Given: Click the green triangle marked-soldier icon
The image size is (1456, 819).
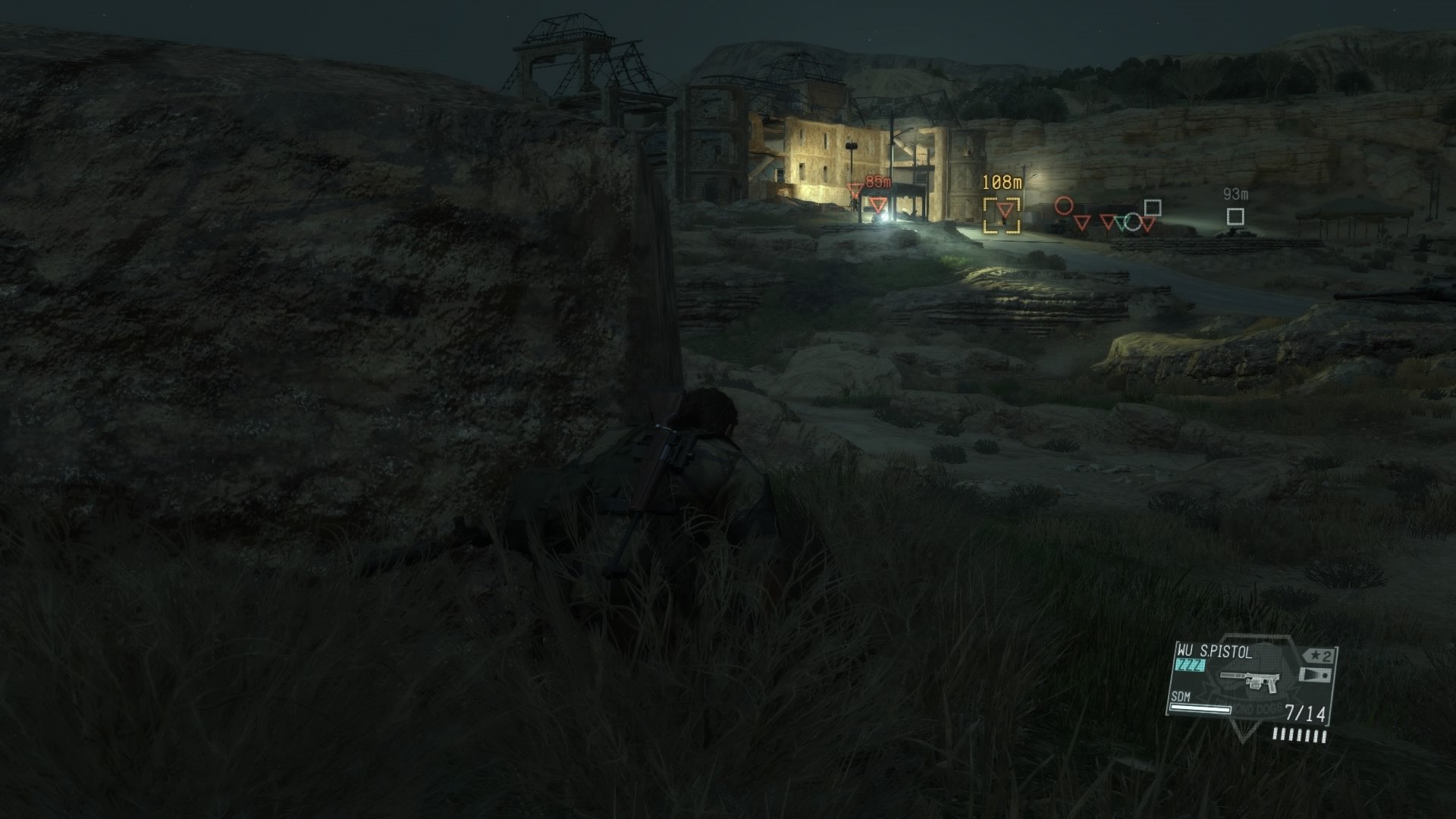Looking at the screenshot, I should (x=1120, y=223).
